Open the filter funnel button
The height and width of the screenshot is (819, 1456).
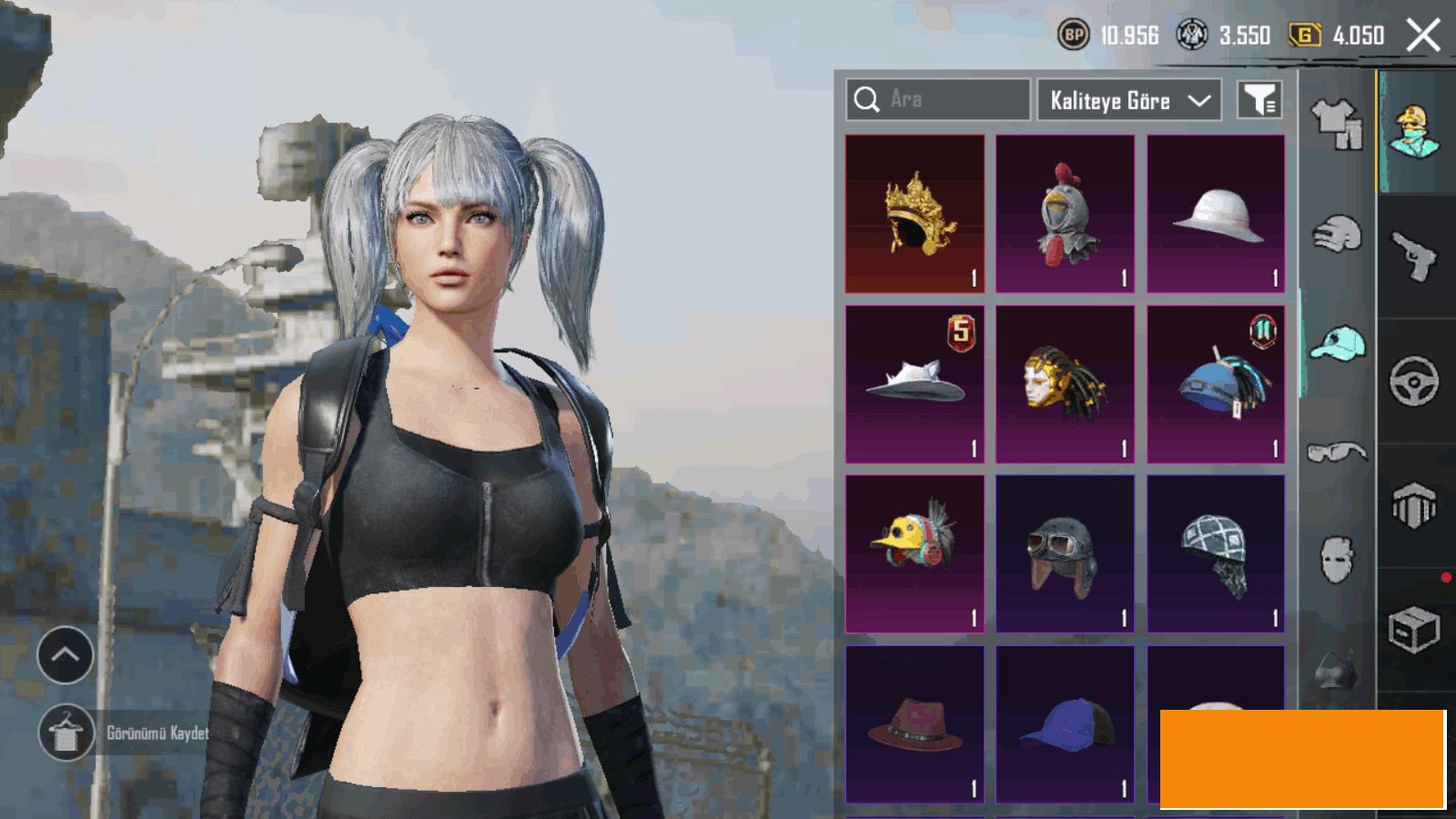(x=1260, y=100)
